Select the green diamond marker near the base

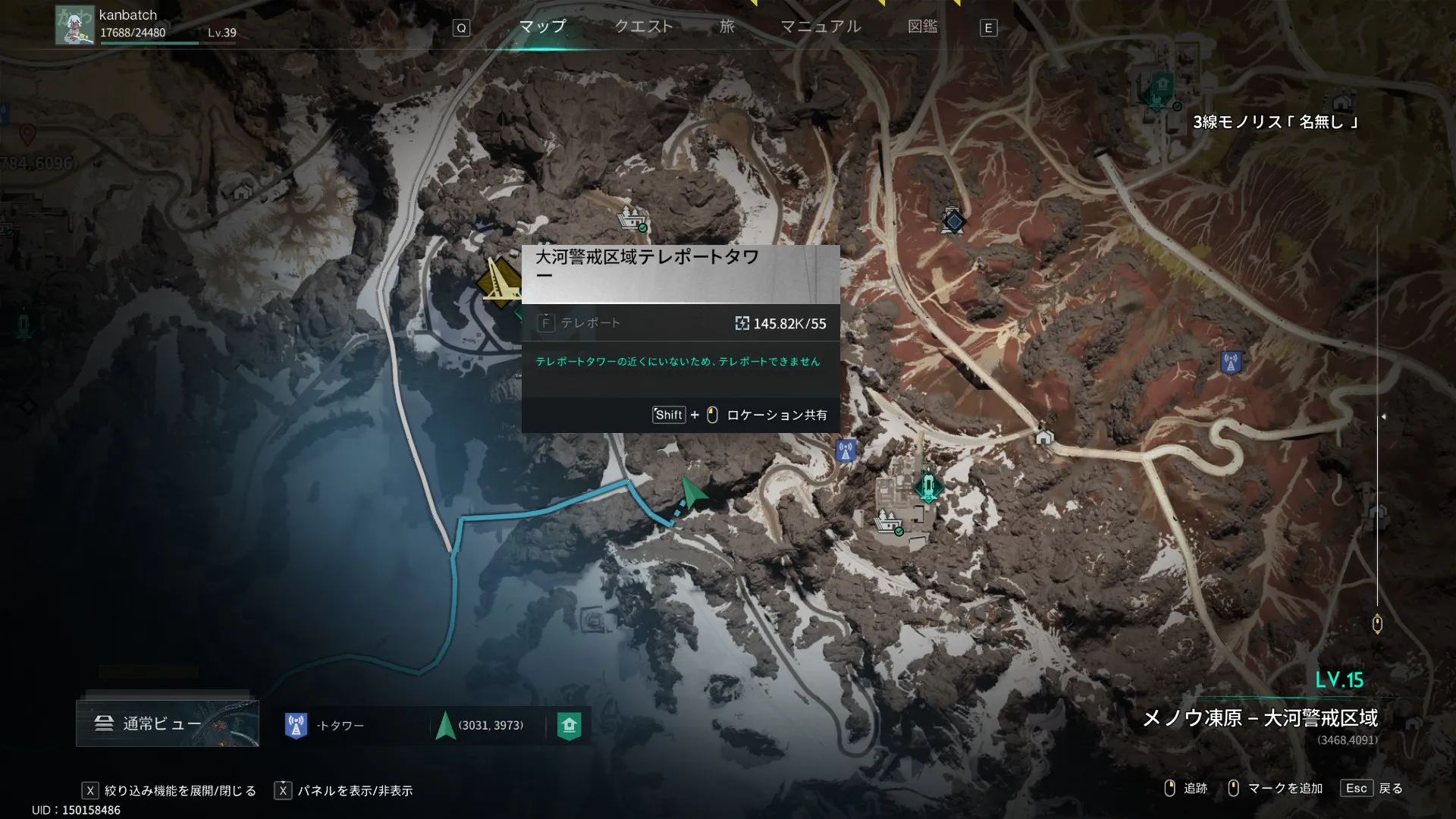[x=927, y=485]
